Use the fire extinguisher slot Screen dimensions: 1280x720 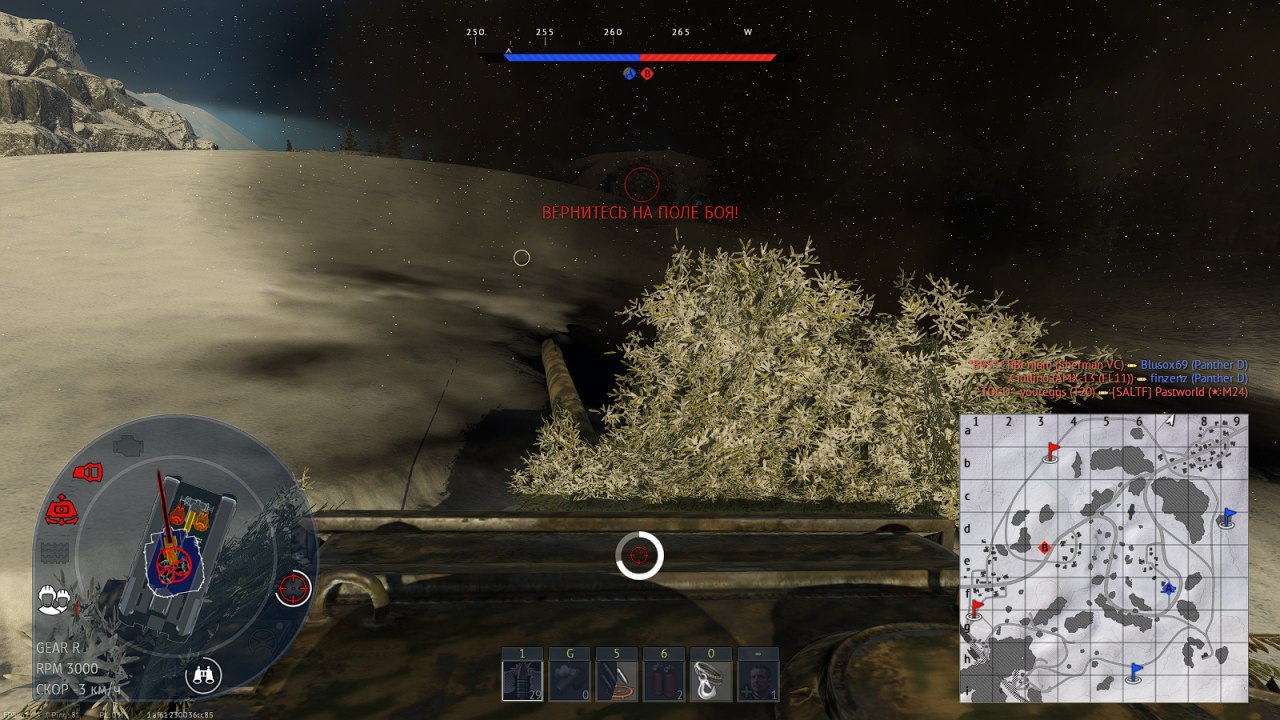coord(663,680)
